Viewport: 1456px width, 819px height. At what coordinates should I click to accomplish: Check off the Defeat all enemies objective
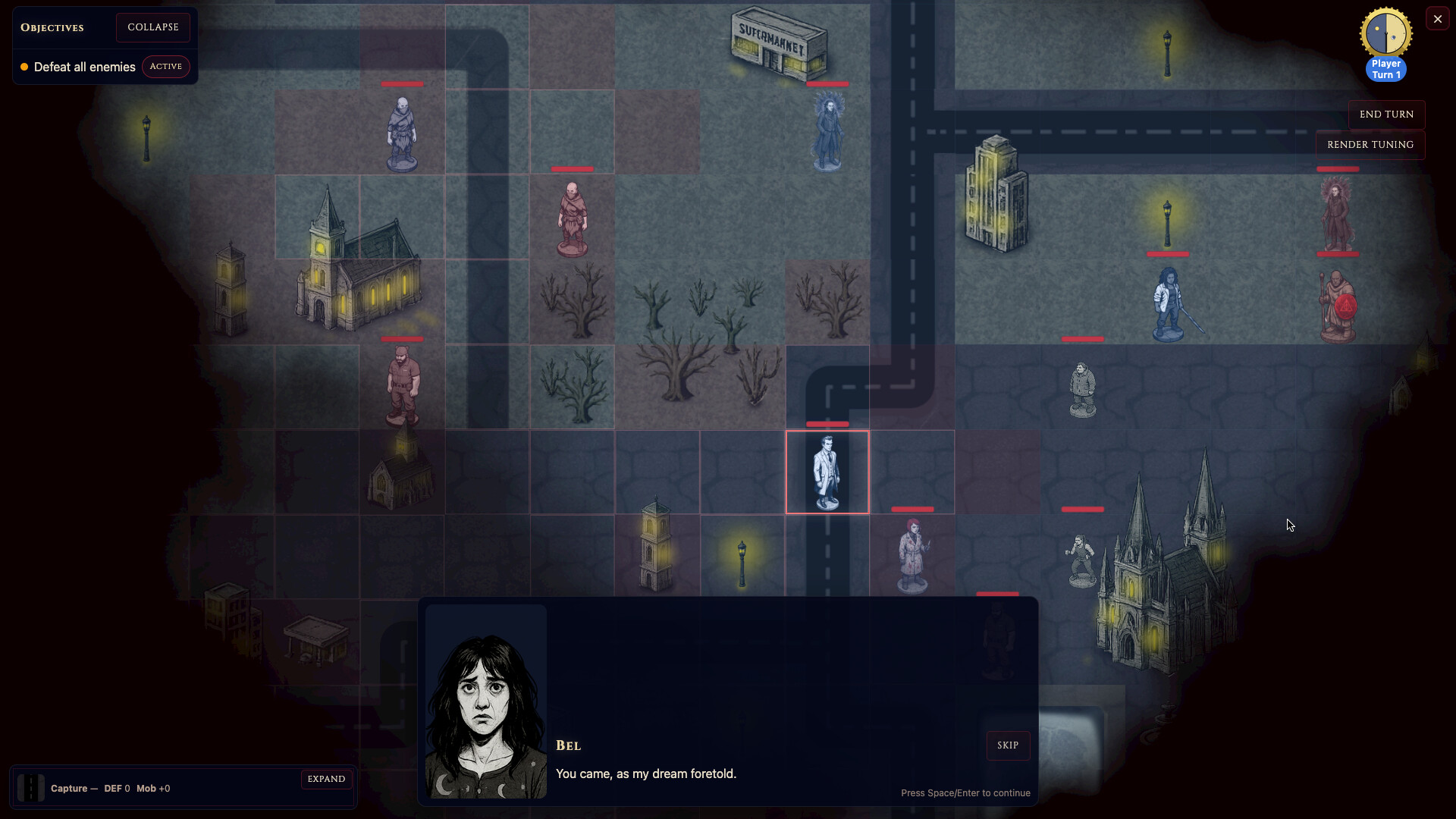(83, 67)
